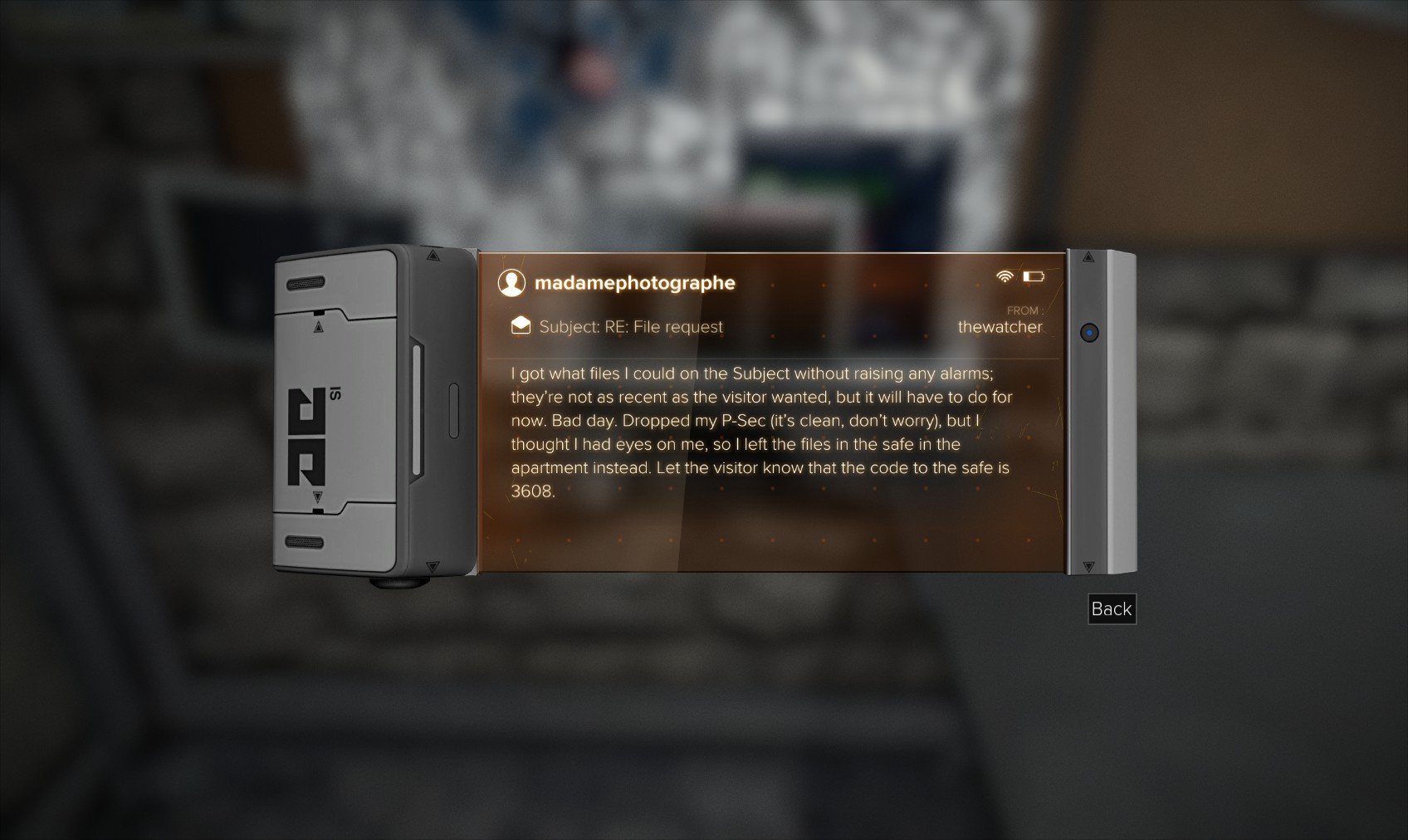Click the Back button
This screenshot has width=1408, height=840.
[x=1111, y=609]
